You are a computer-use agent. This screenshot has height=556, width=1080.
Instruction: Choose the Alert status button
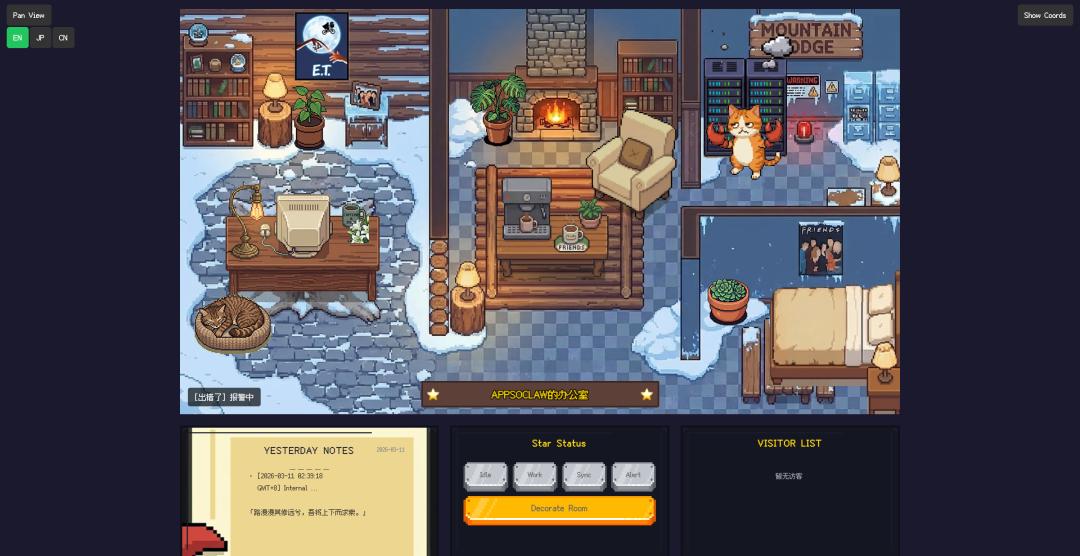point(633,475)
